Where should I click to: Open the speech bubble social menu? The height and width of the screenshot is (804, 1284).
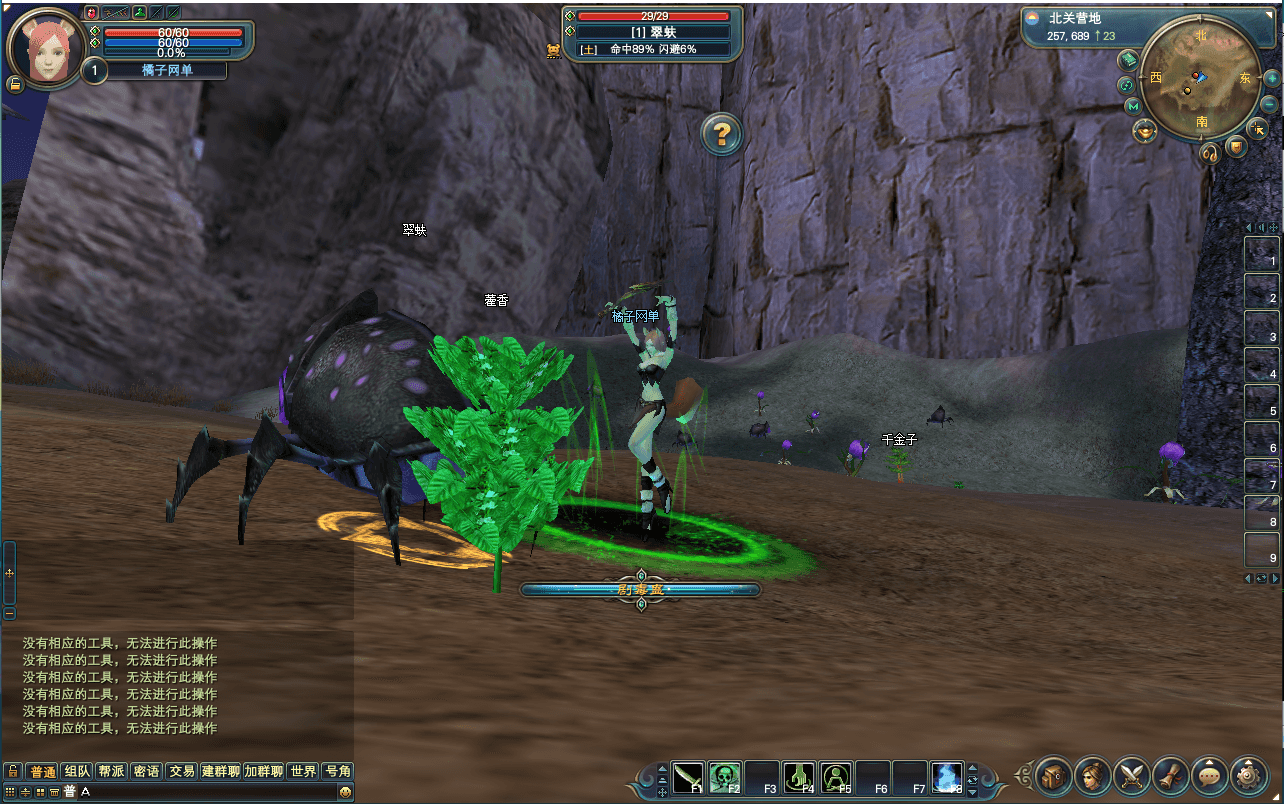1209,775
